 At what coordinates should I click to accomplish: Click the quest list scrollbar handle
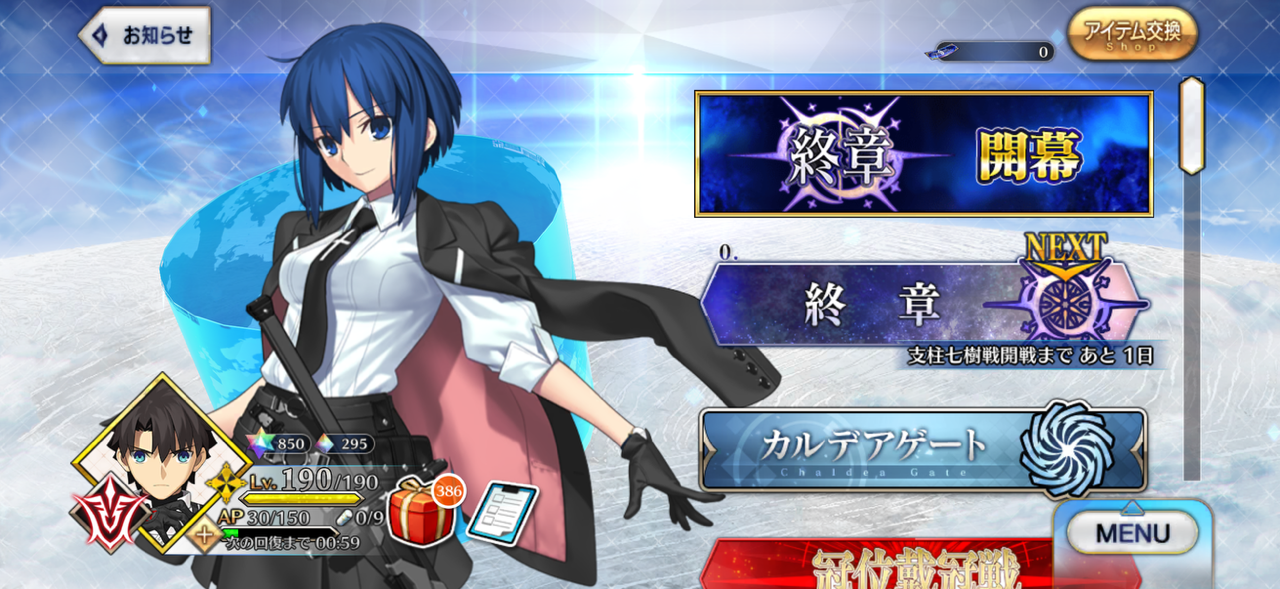(1191, 125)
